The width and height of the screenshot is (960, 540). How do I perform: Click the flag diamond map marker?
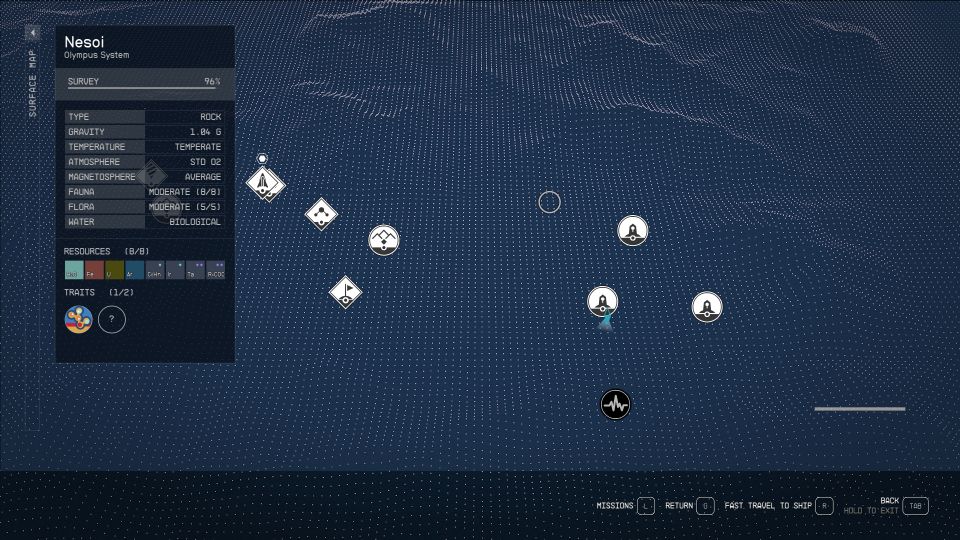tap(346, 292)
